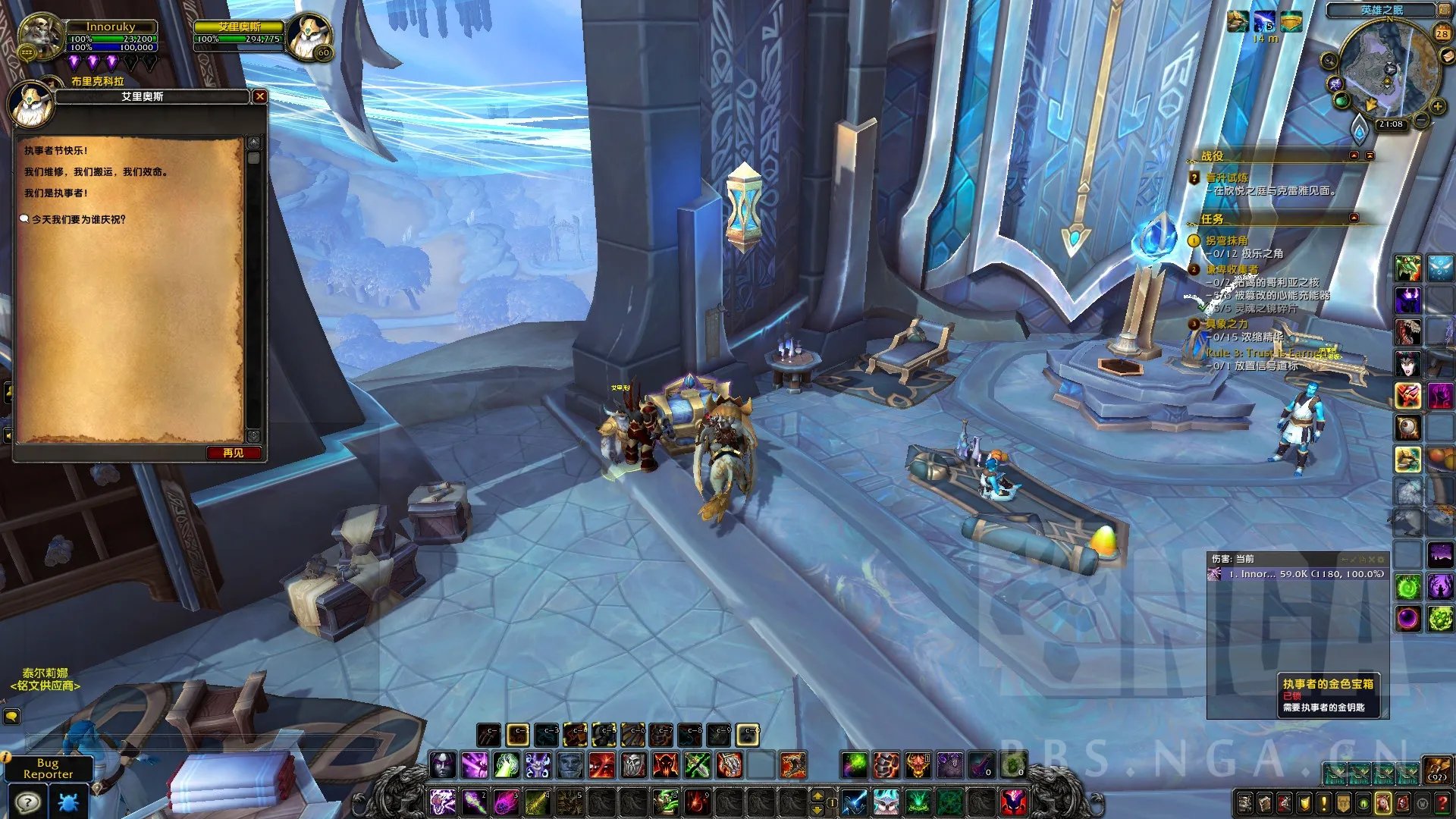Select the Innoruky player portrait frame

pyautogui.click(x=39, y=35)
